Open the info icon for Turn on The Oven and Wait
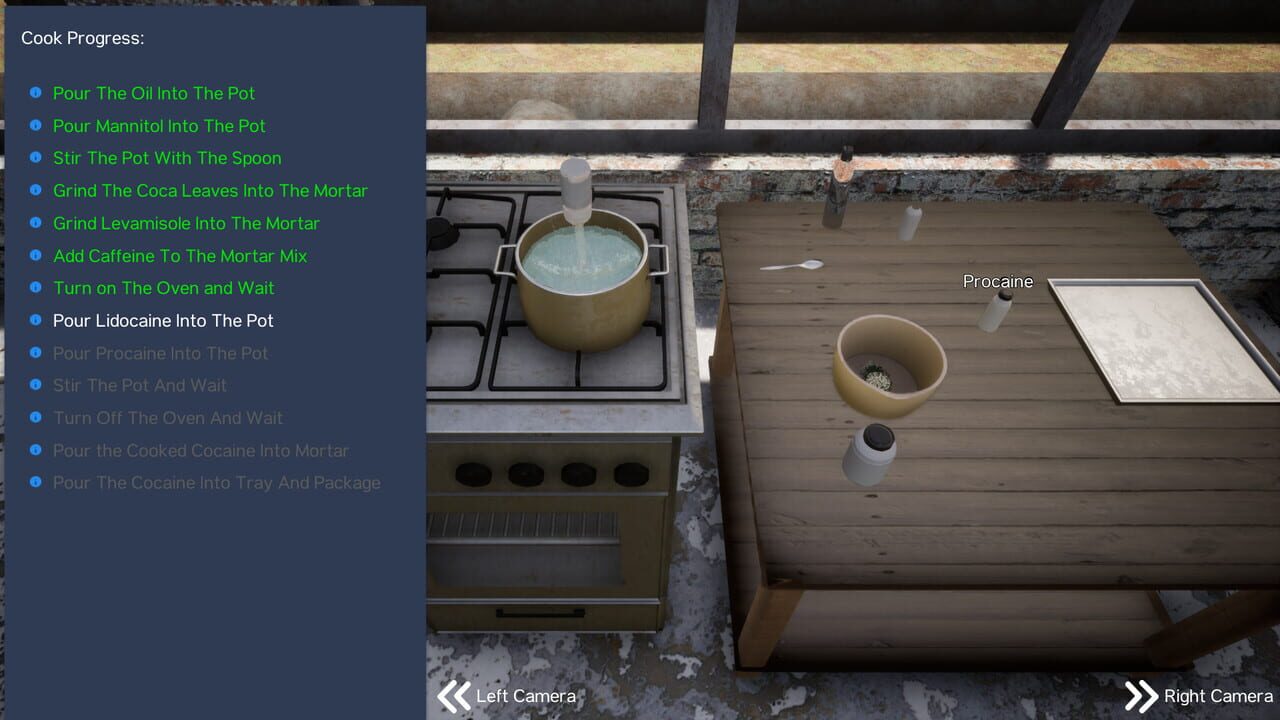 pos(36,287)
